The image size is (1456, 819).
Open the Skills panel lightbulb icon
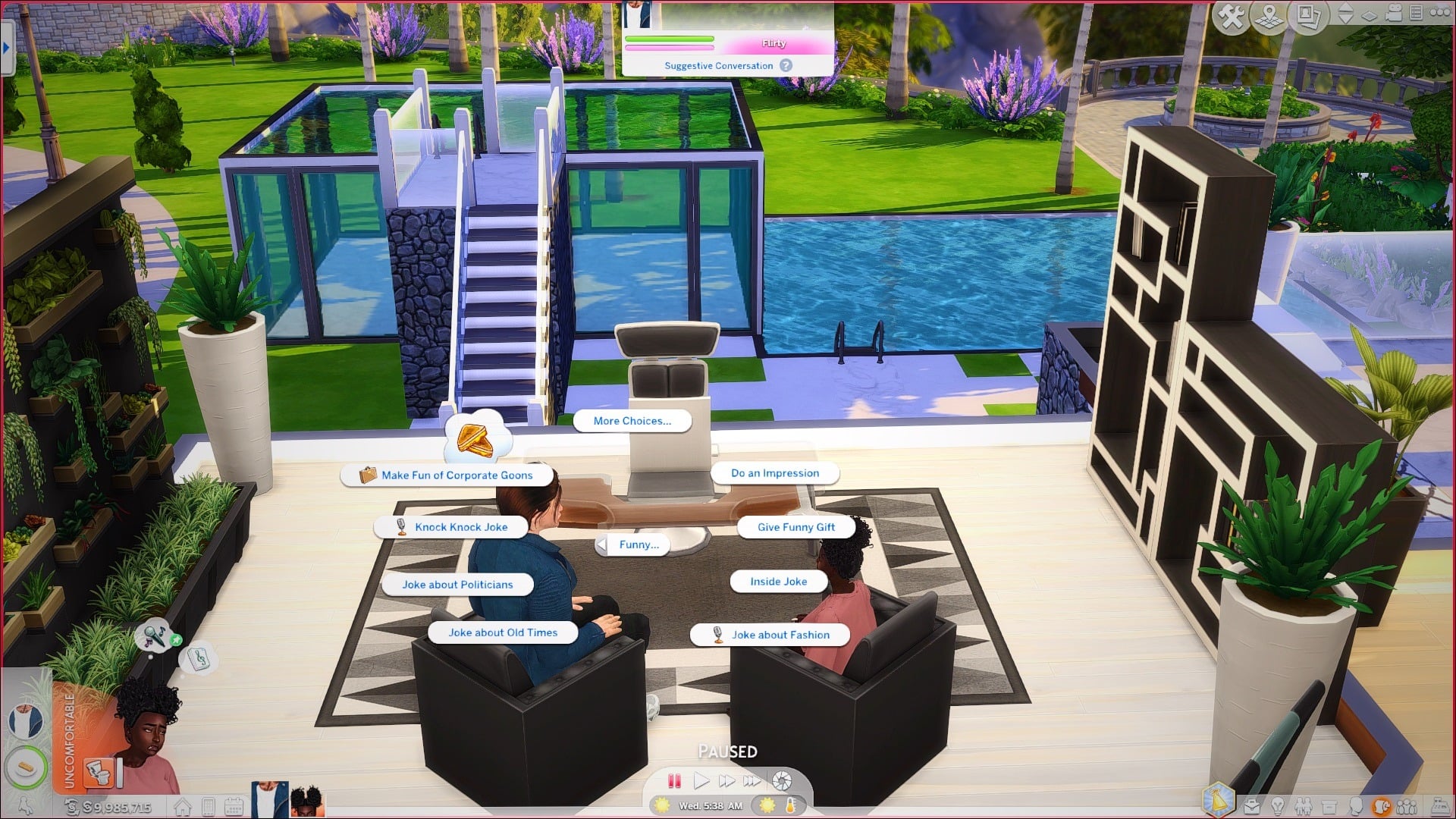point(1278,806)
